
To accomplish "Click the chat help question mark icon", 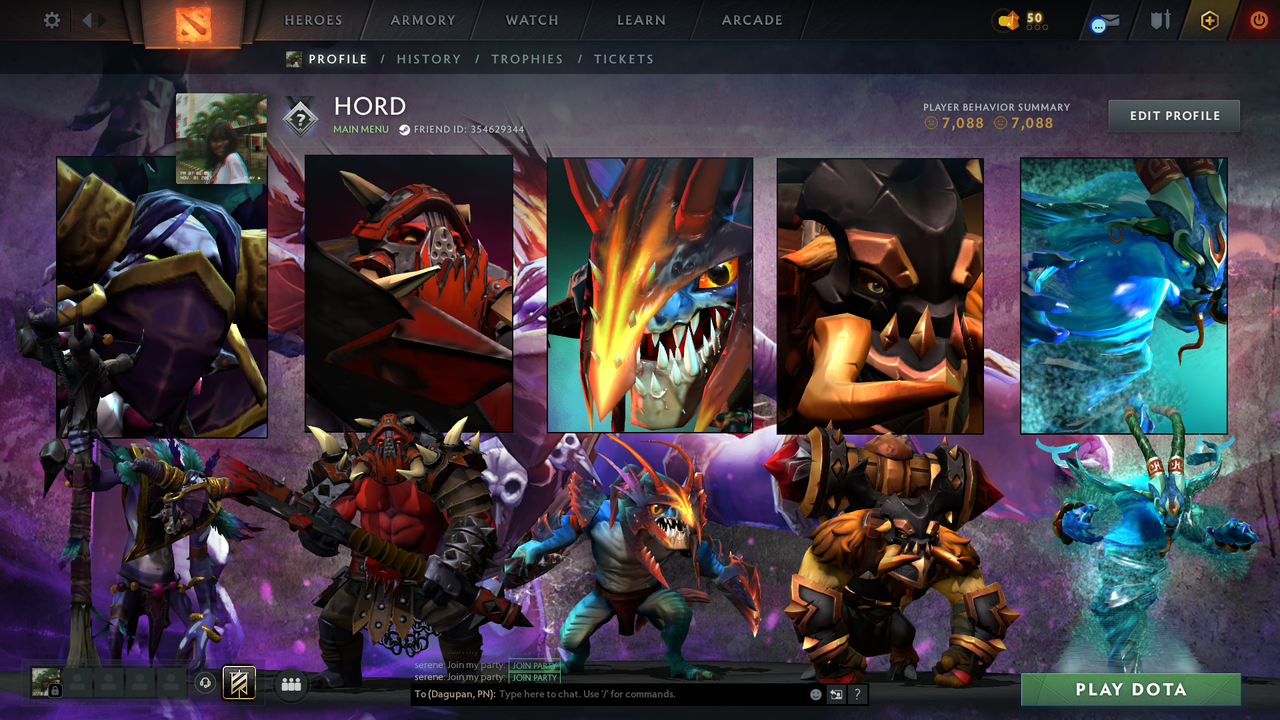I will click(x=857, y=694).
